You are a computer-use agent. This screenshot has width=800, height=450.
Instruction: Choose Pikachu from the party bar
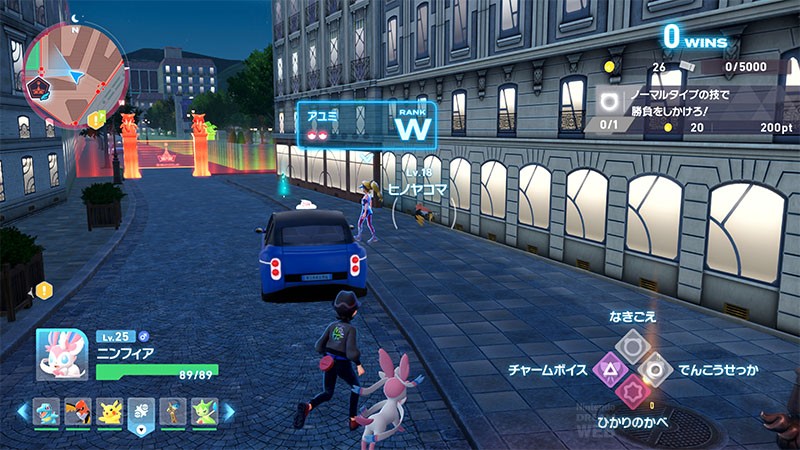pos(109,412)
